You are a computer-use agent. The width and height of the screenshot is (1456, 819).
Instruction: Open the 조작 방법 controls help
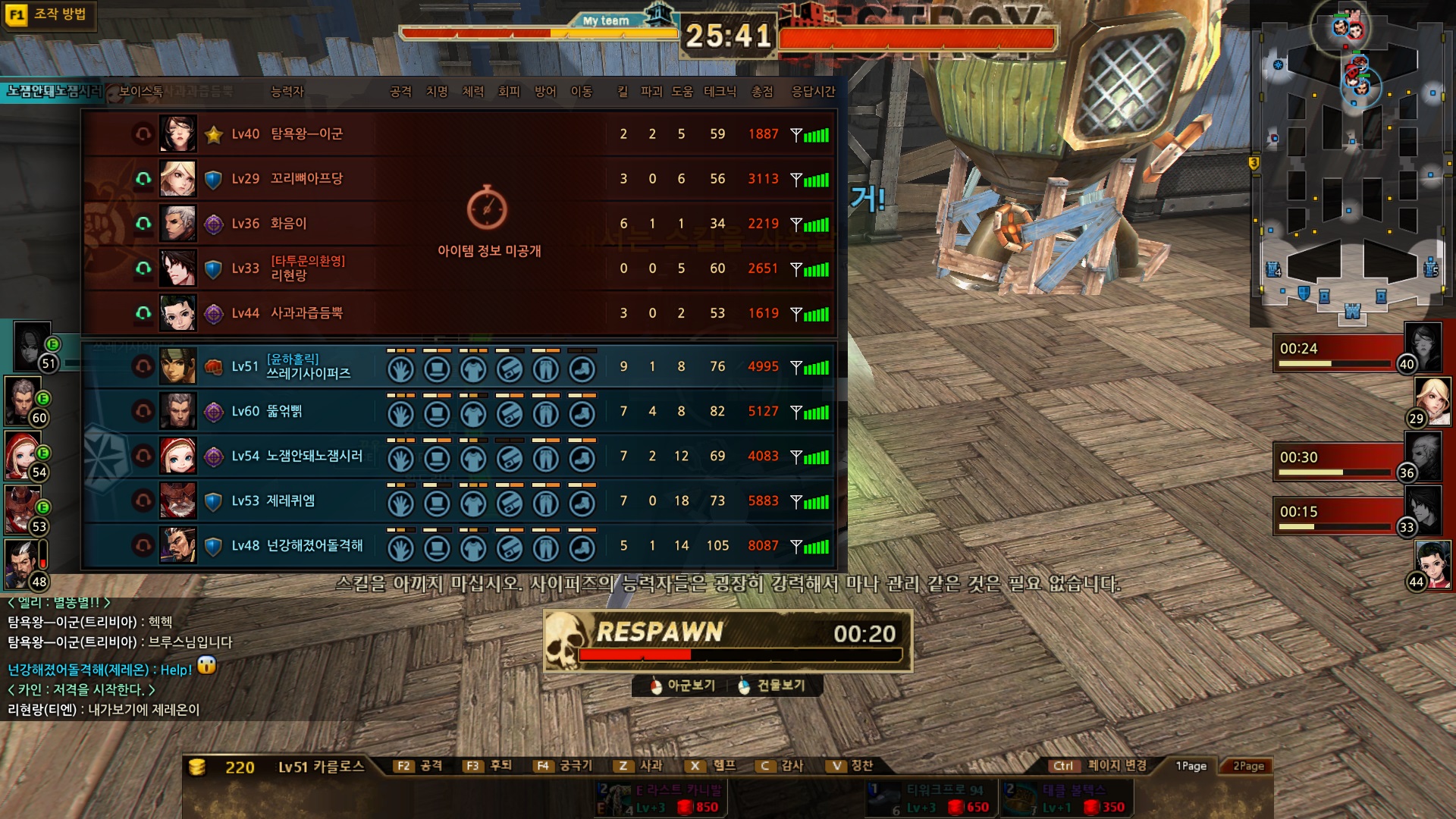(x=49, y=14)
